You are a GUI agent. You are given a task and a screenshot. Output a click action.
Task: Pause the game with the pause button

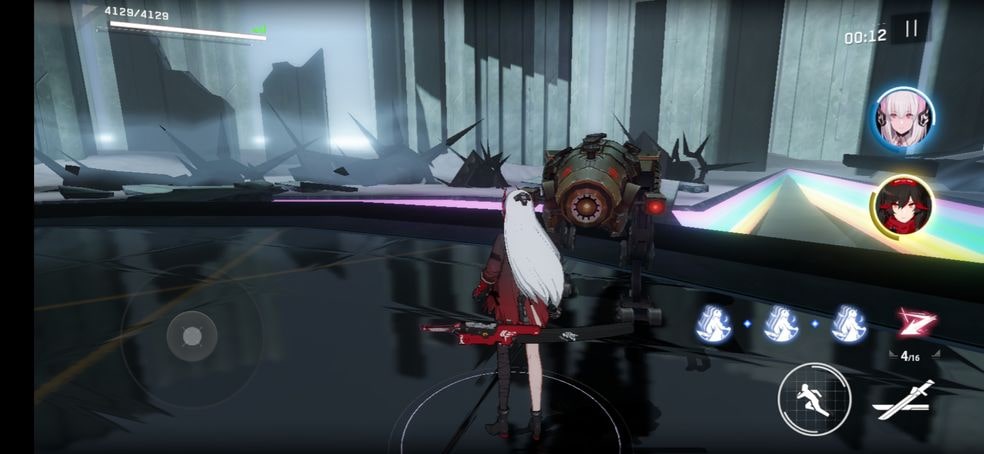[x=910, y=30]
